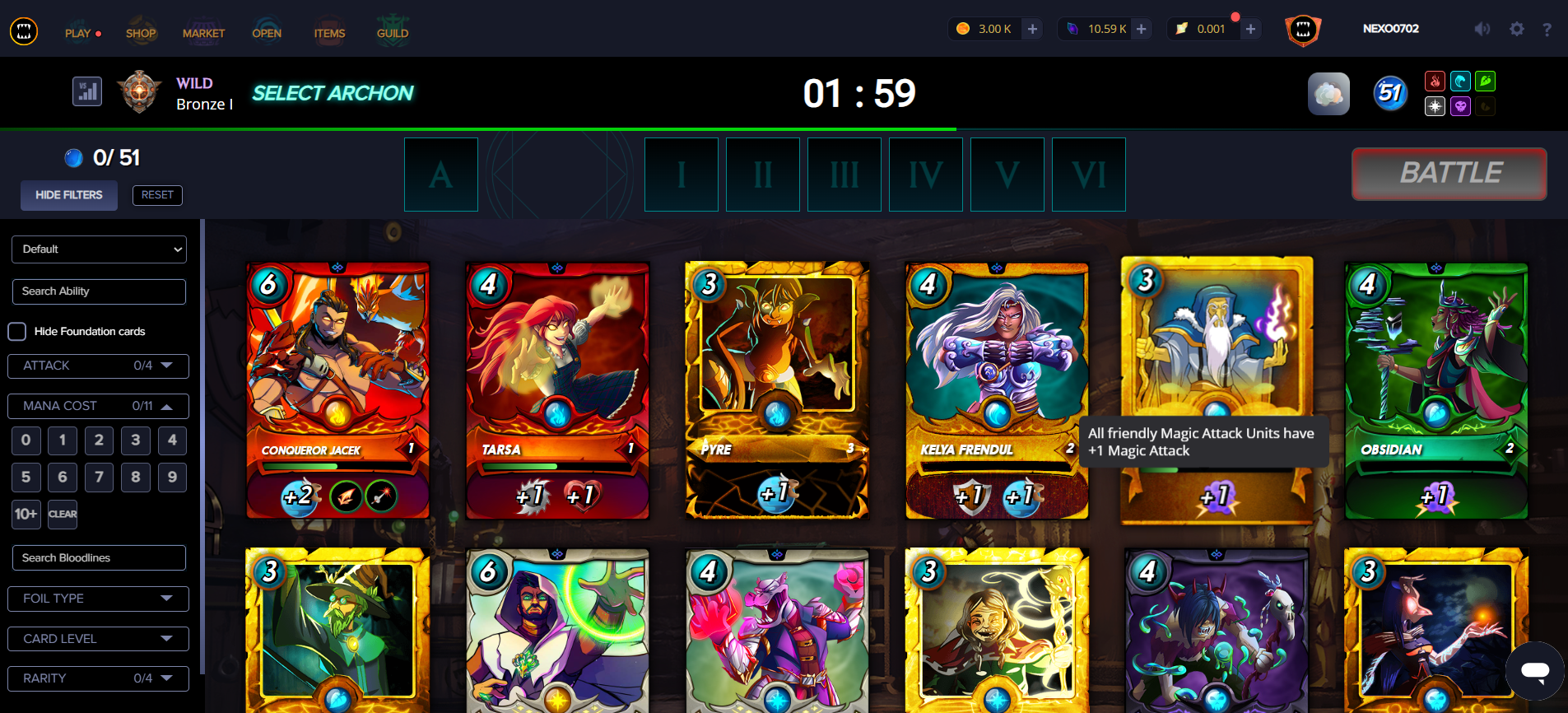Select the water element filter icon
1568x713 pixels.
[x=1461, y=81]
